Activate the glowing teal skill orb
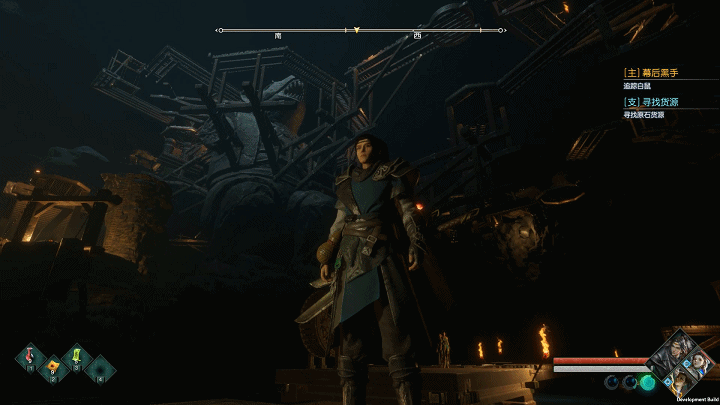 (x=648, y=381)
